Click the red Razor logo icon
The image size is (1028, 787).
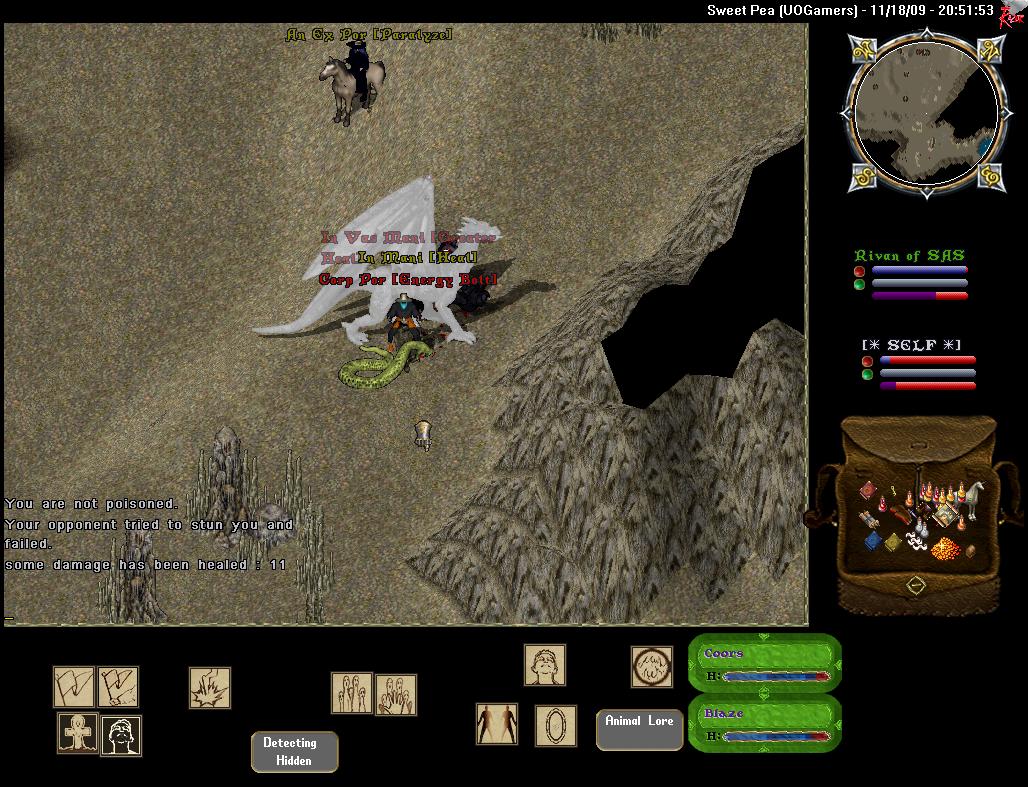click(x=1010, y=13)
